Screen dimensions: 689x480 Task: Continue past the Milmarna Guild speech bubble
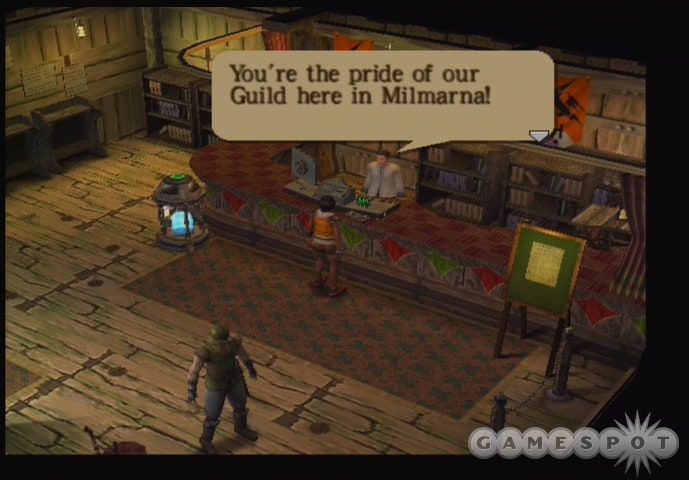coord(382,95)
